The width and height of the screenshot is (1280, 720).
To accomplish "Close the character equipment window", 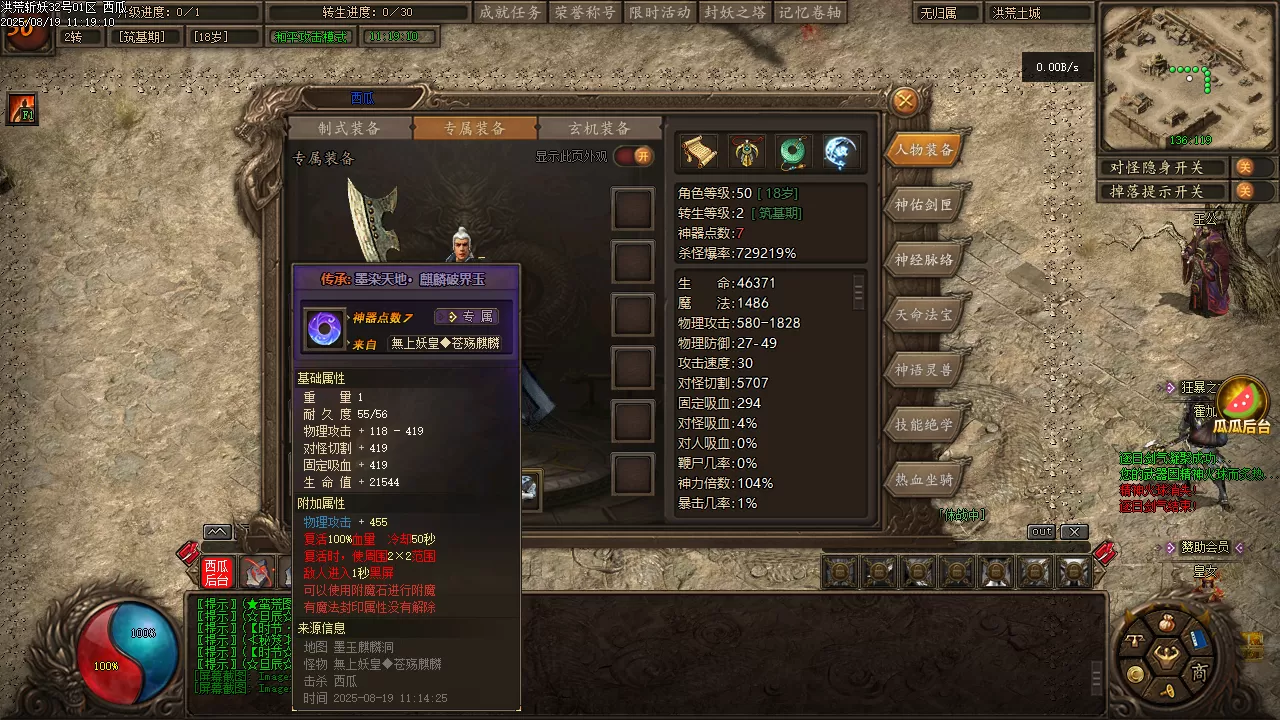I will click(905, 101).
